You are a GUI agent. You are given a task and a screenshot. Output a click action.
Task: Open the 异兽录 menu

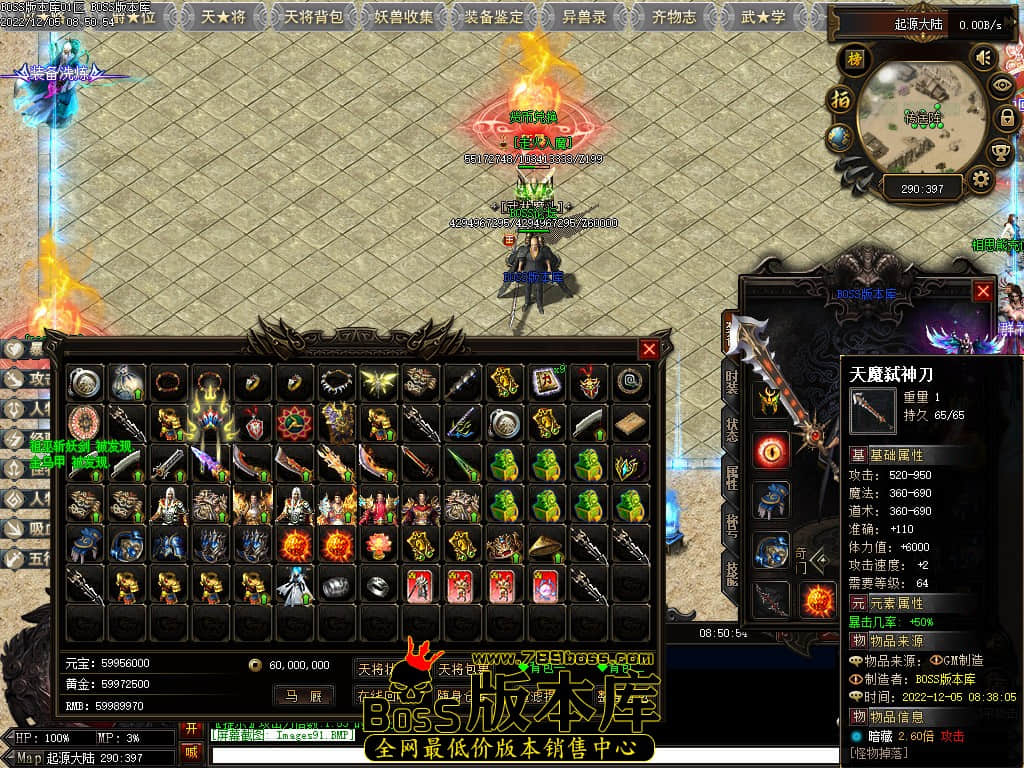point(583,17)
